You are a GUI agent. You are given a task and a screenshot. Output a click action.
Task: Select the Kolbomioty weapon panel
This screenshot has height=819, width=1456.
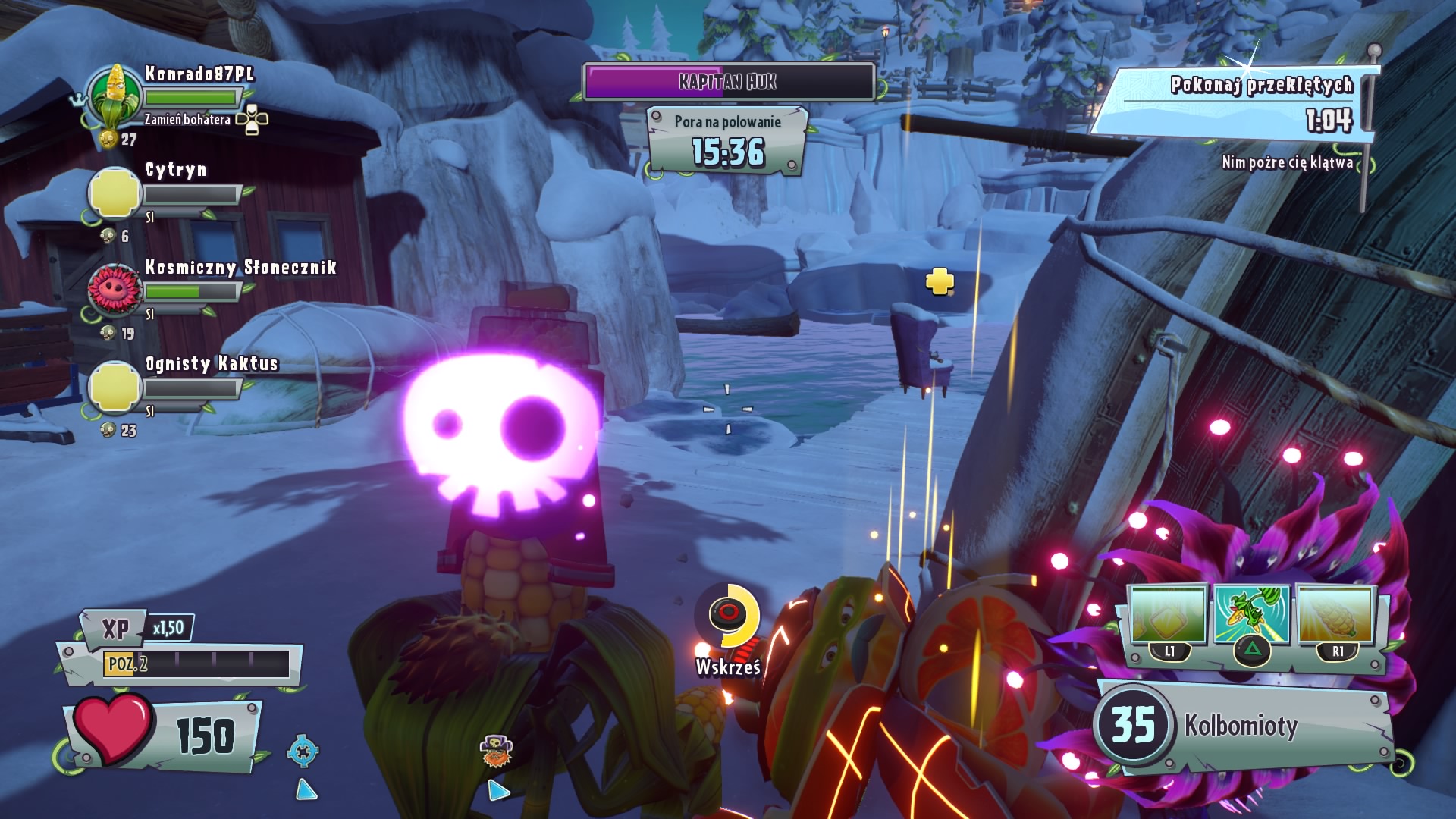tap(1244, 726)
